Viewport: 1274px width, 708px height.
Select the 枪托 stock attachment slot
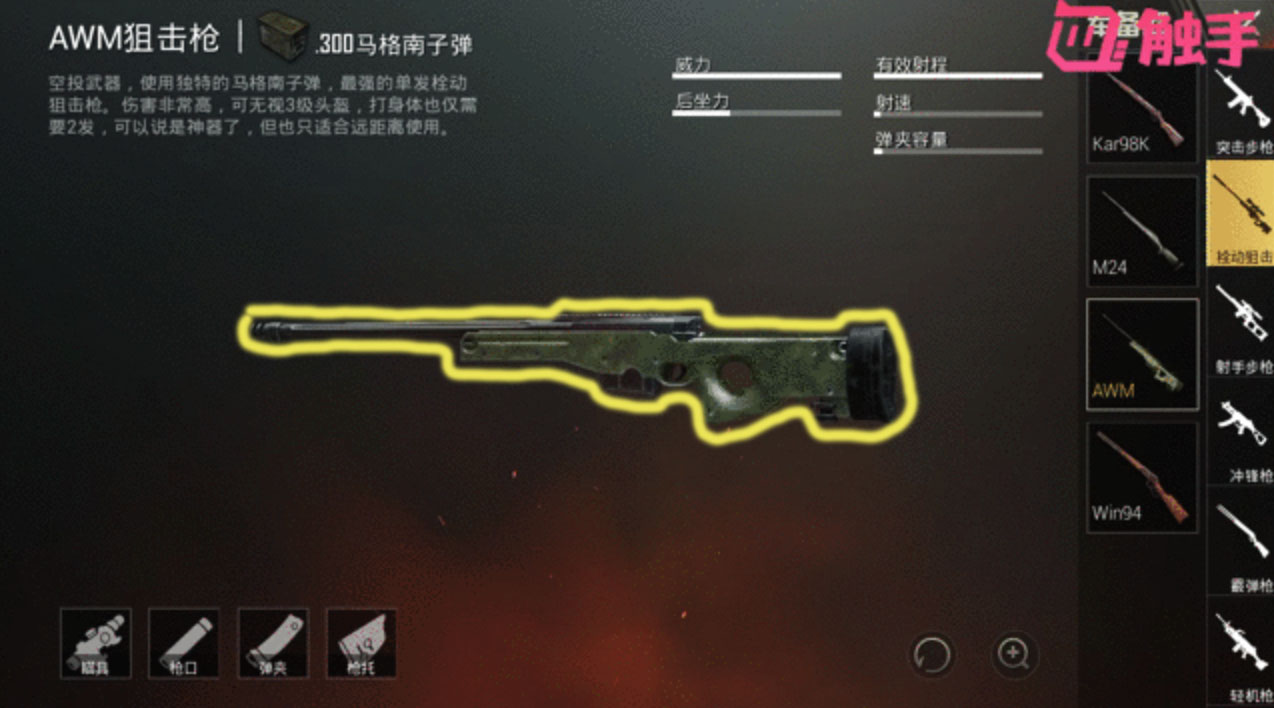(361, 643)
